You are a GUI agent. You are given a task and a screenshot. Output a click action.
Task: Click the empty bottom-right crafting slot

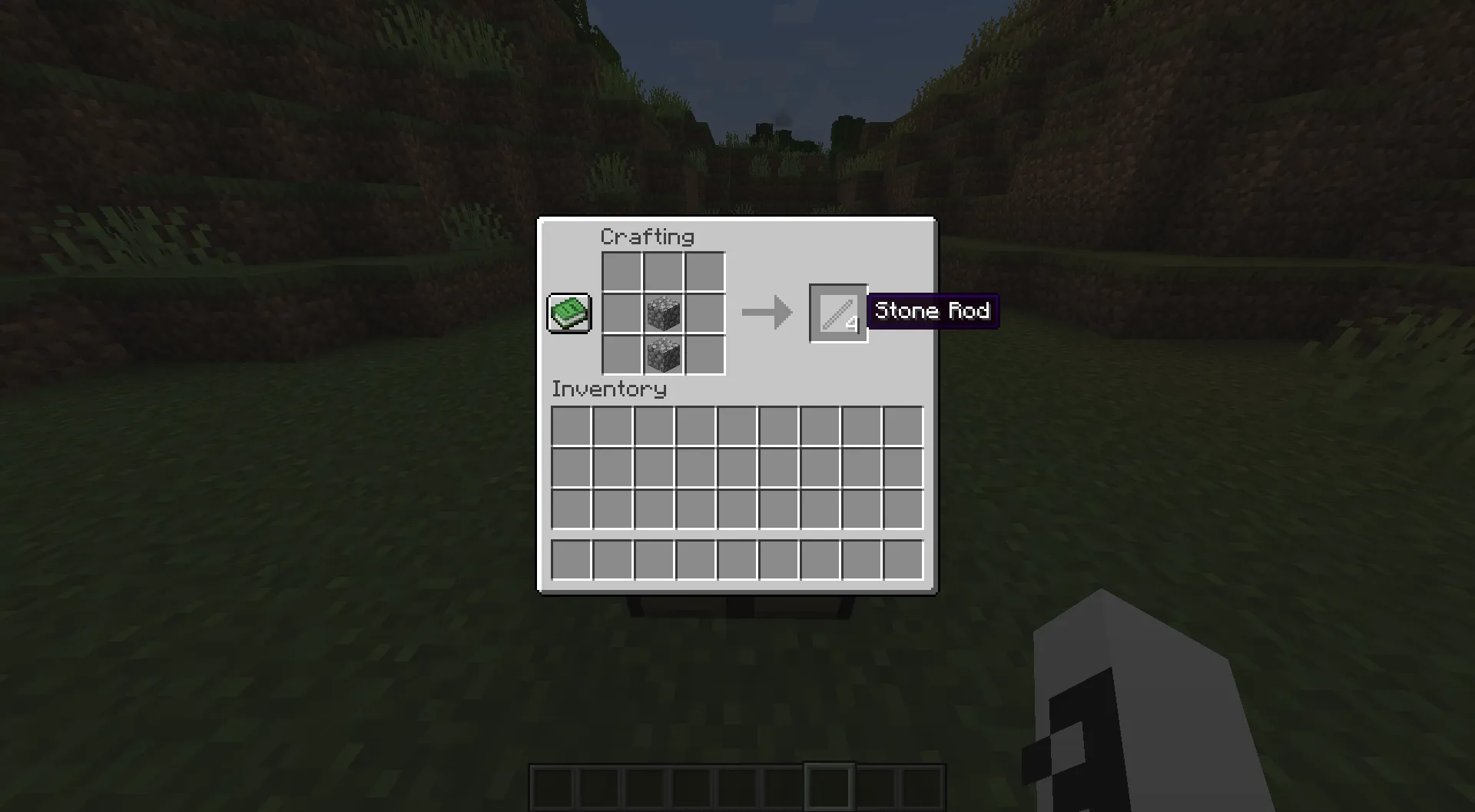pyautogui.click(x=703, y=354)
